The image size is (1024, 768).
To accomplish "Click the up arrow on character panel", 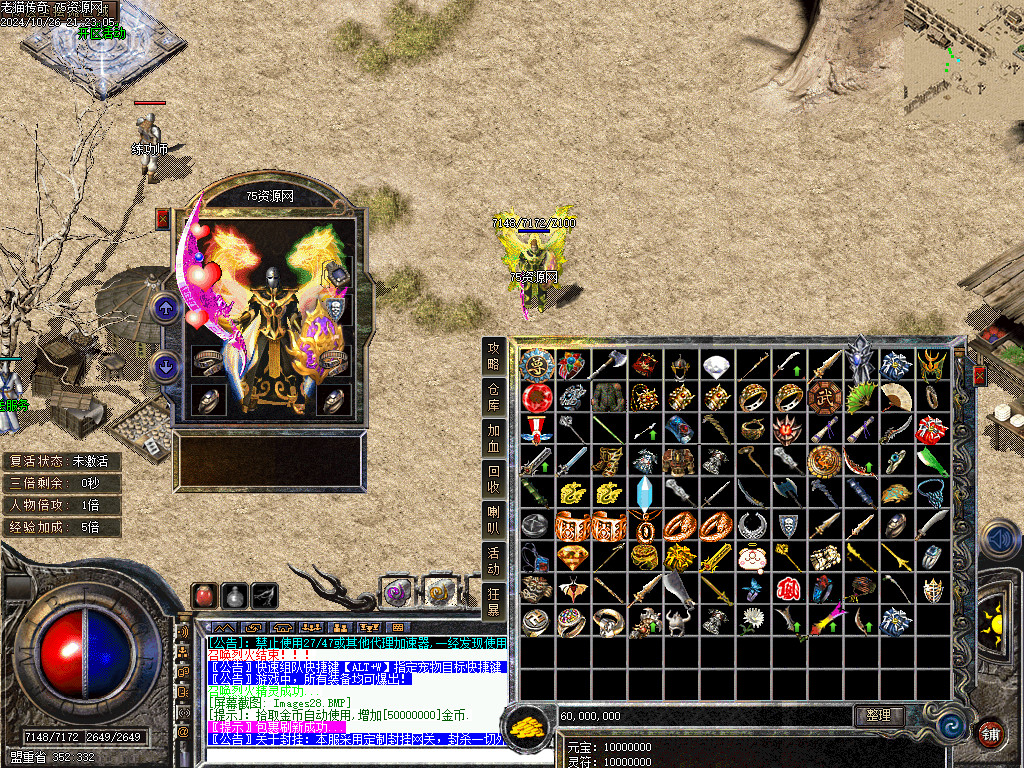I will tap(166, 308).
